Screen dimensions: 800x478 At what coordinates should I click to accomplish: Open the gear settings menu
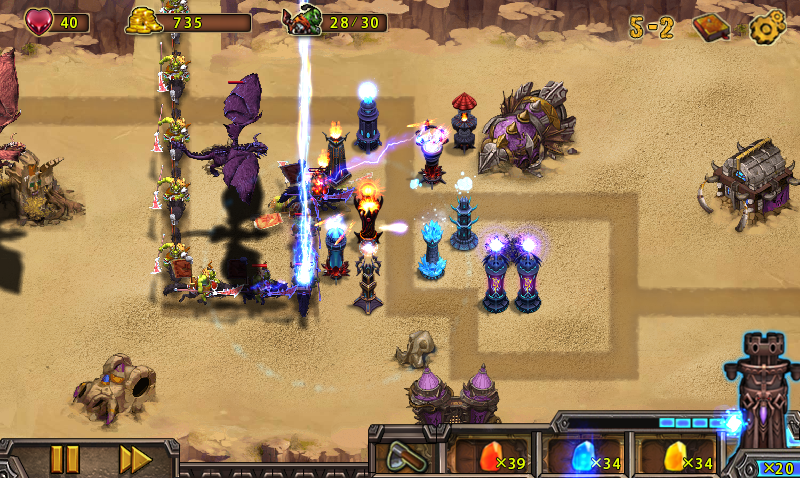click(766, 27)
